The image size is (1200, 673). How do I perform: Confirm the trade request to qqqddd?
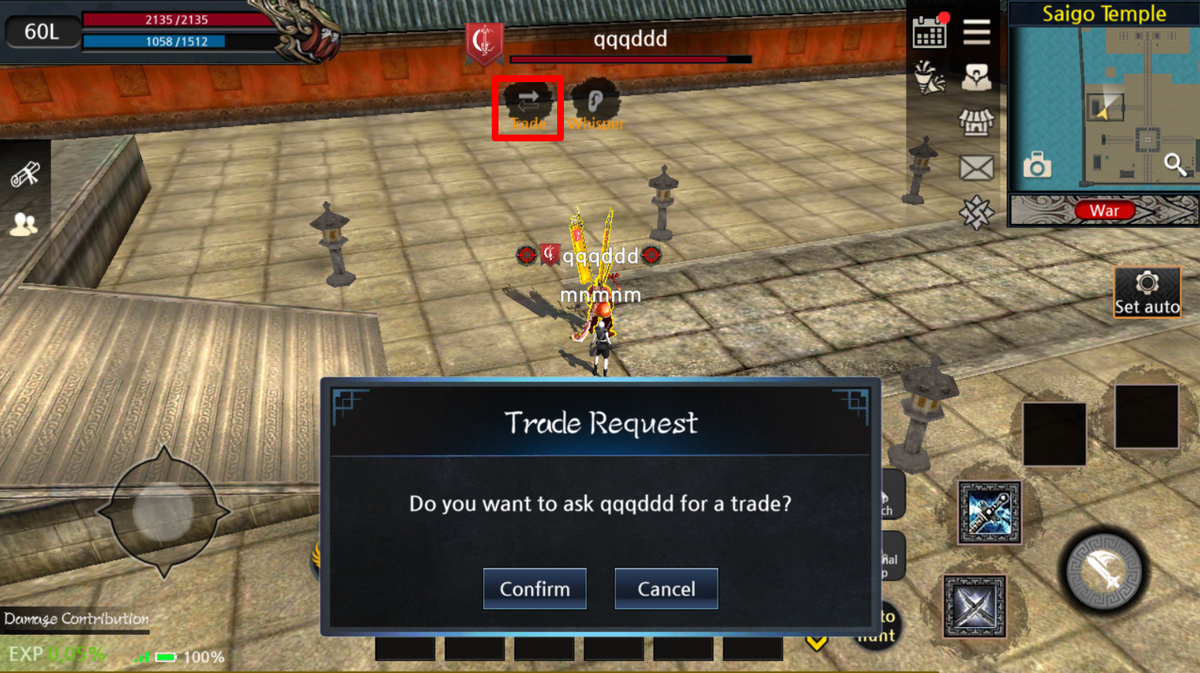(x=534, y=589)
